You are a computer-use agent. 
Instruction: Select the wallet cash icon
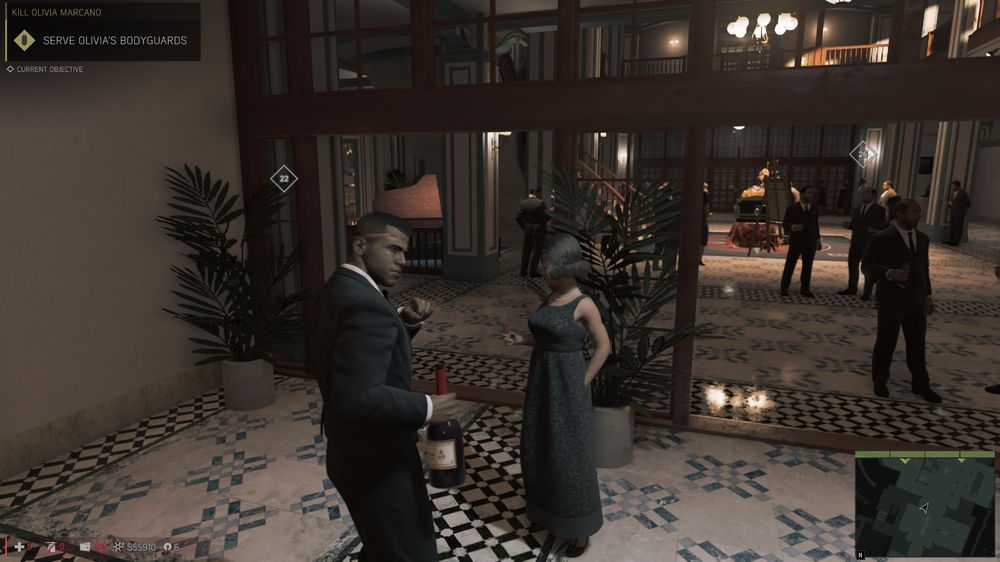pyautogui.click(x=85, y=547)
